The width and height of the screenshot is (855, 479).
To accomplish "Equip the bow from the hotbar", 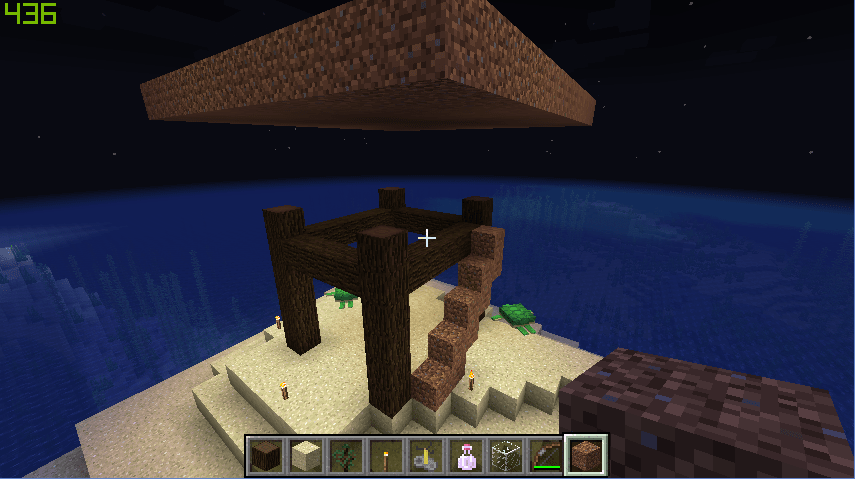I will click(547, 456).
